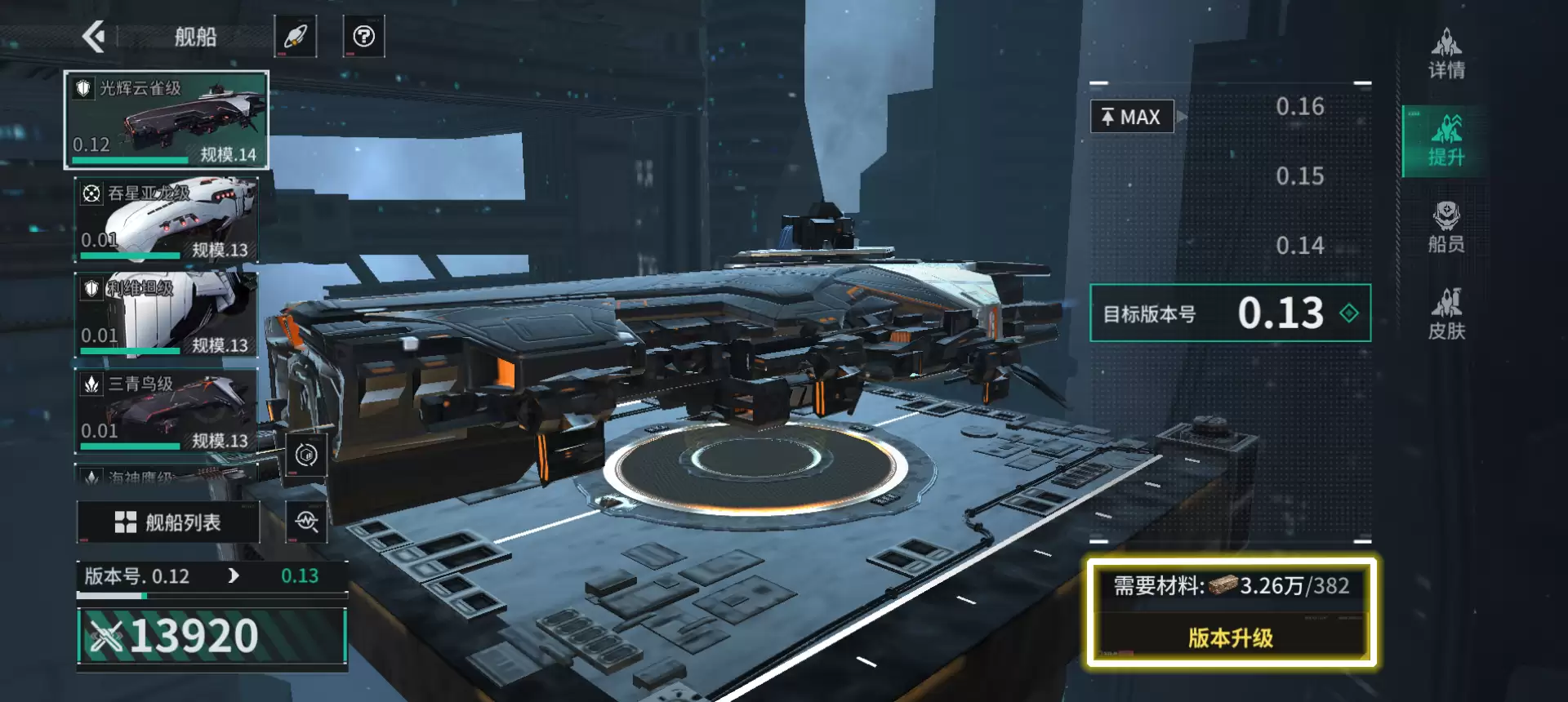Select the 吞星亚龙级 ship card
Viewport: 1568px width, 702px height.
click(x=167, y=220)
